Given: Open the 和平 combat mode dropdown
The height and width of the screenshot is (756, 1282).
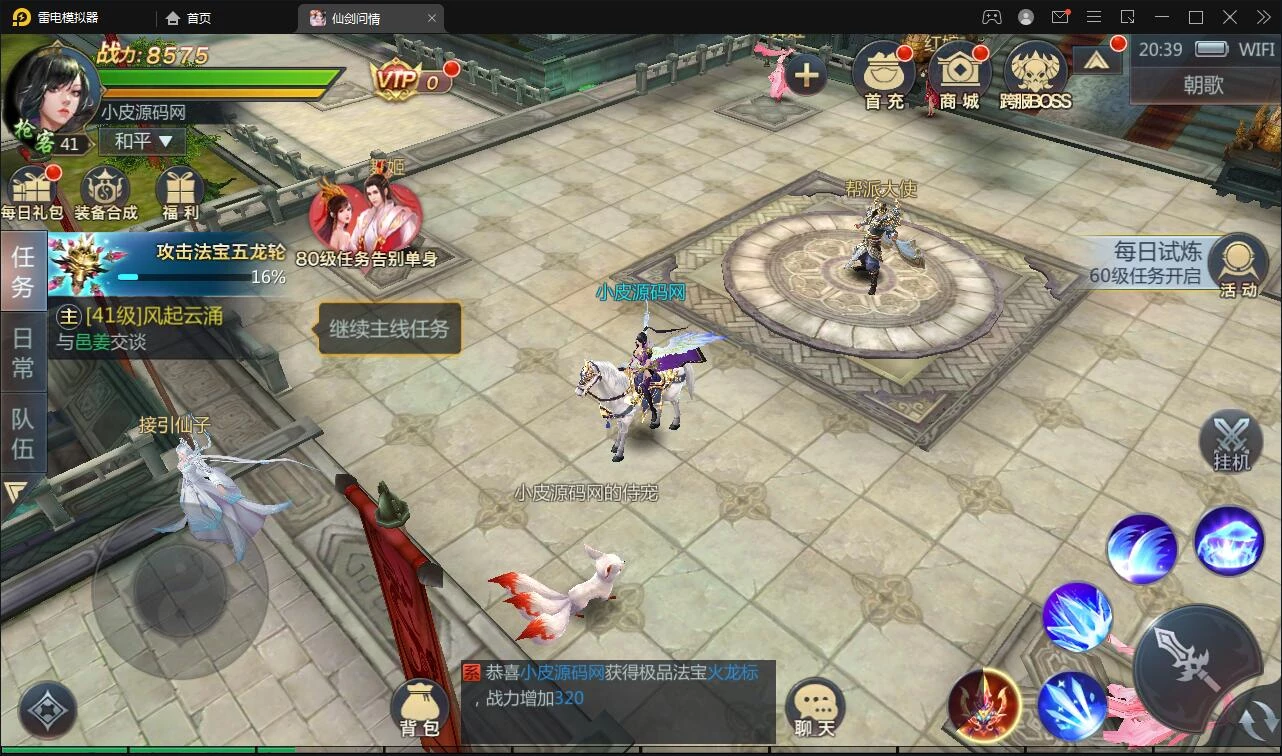Looking at the screenshot, I should click(x=143, y=142).
